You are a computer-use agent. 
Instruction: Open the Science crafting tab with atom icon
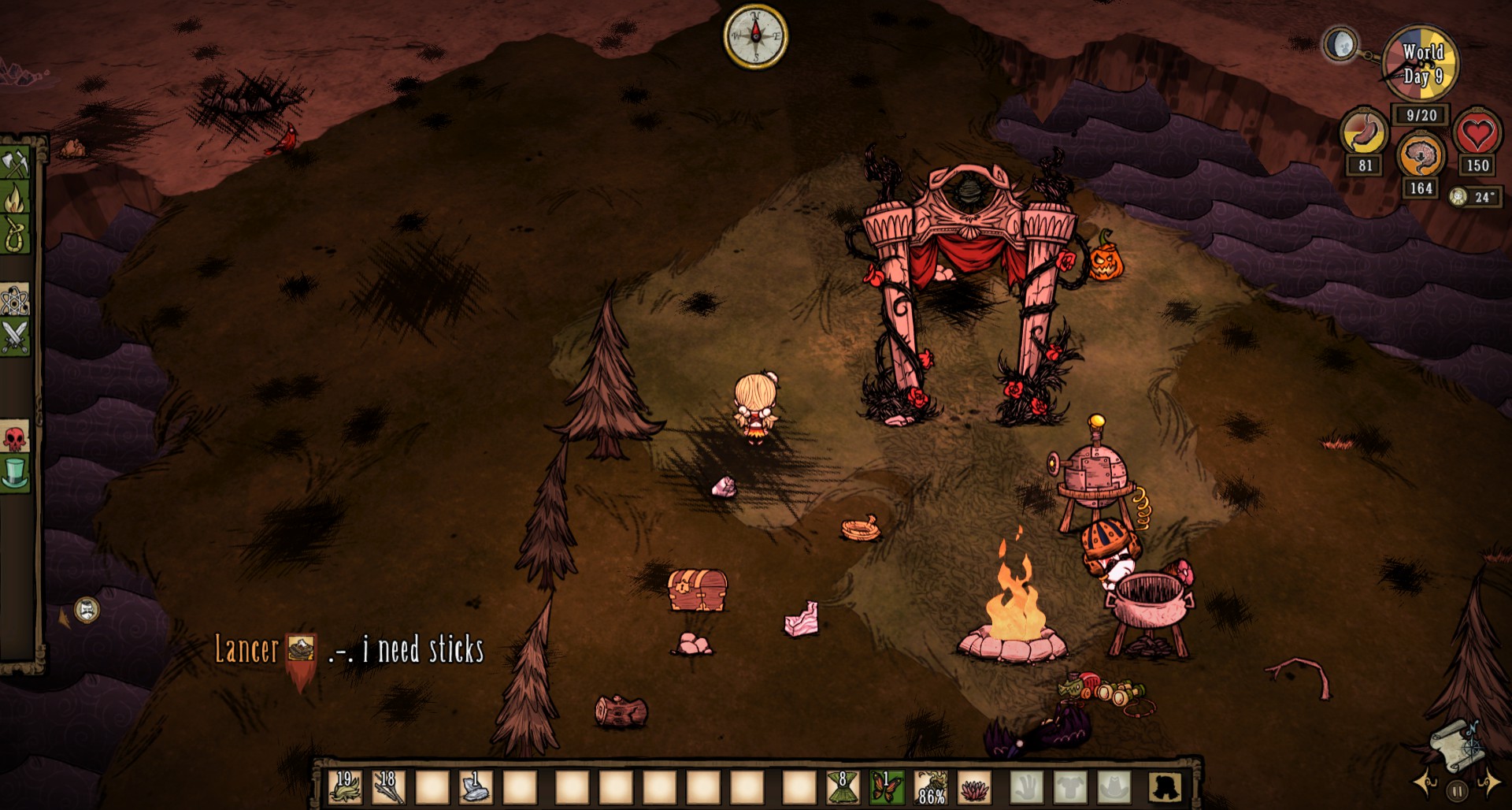click(x=15, y=300)
